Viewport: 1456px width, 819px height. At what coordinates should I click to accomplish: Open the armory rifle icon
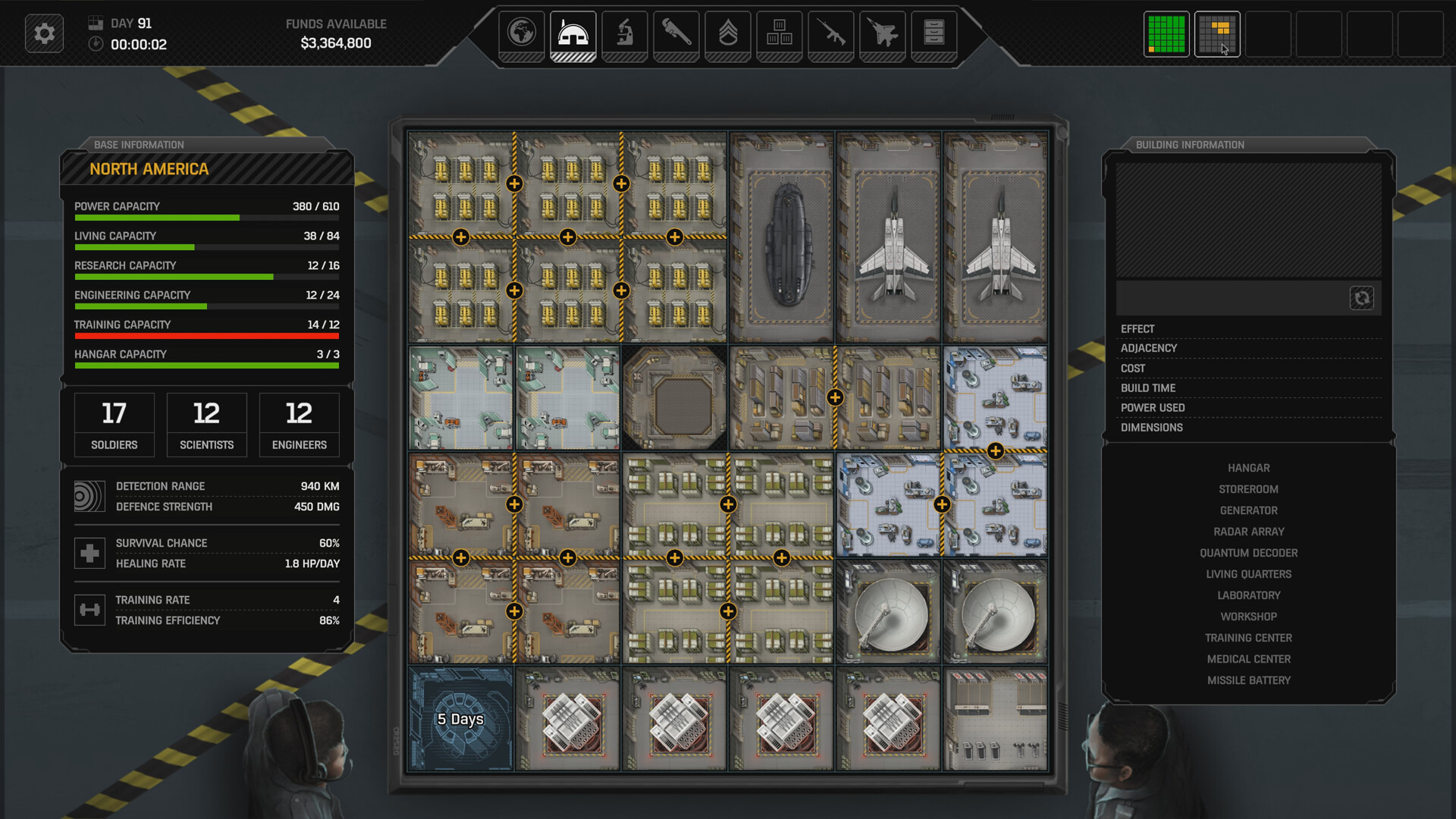click(830, 33)
